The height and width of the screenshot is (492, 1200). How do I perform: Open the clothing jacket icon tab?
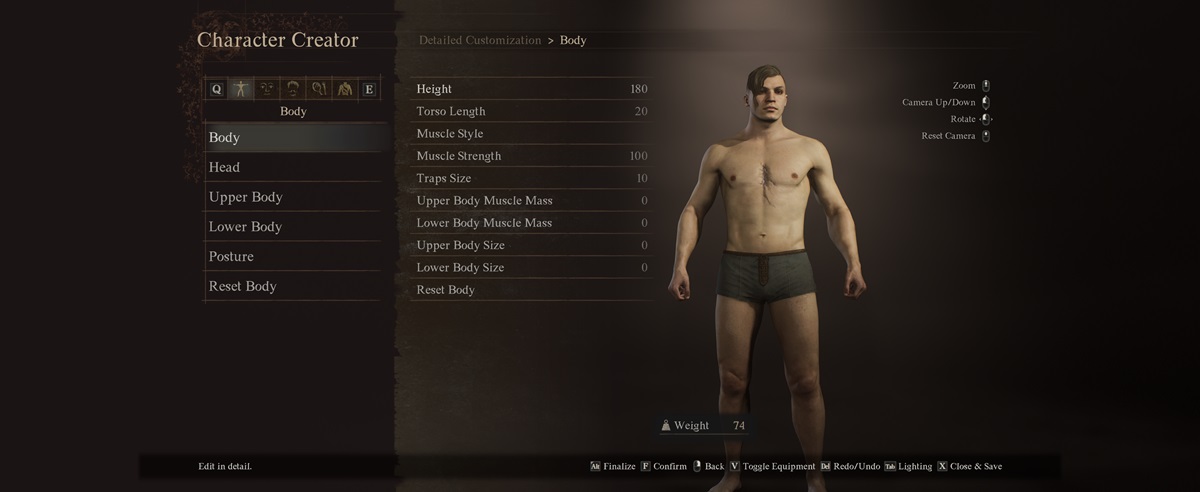point(345,89)
